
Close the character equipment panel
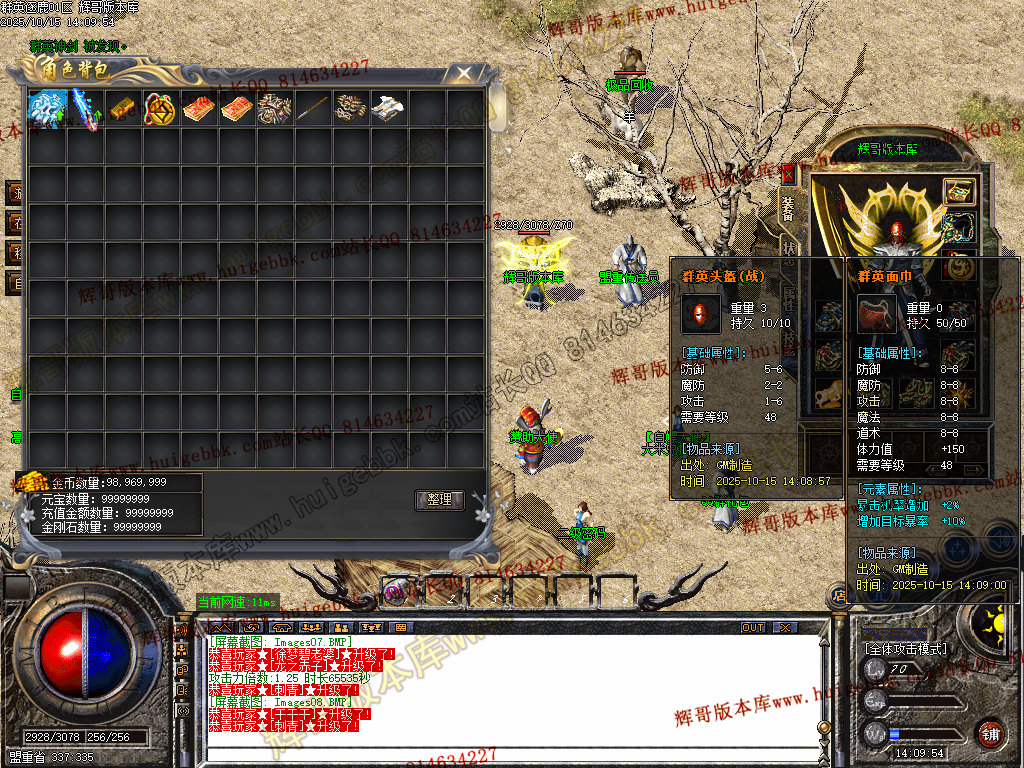pos(787,173)
